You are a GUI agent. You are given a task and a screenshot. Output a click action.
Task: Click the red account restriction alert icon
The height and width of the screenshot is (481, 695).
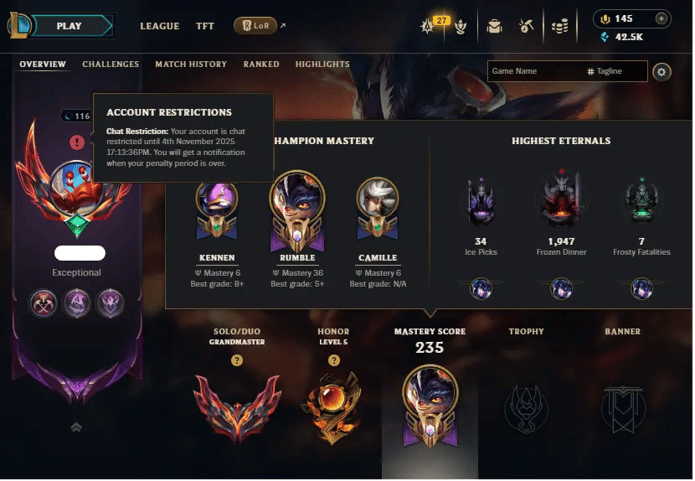click(x=77, y=143)
